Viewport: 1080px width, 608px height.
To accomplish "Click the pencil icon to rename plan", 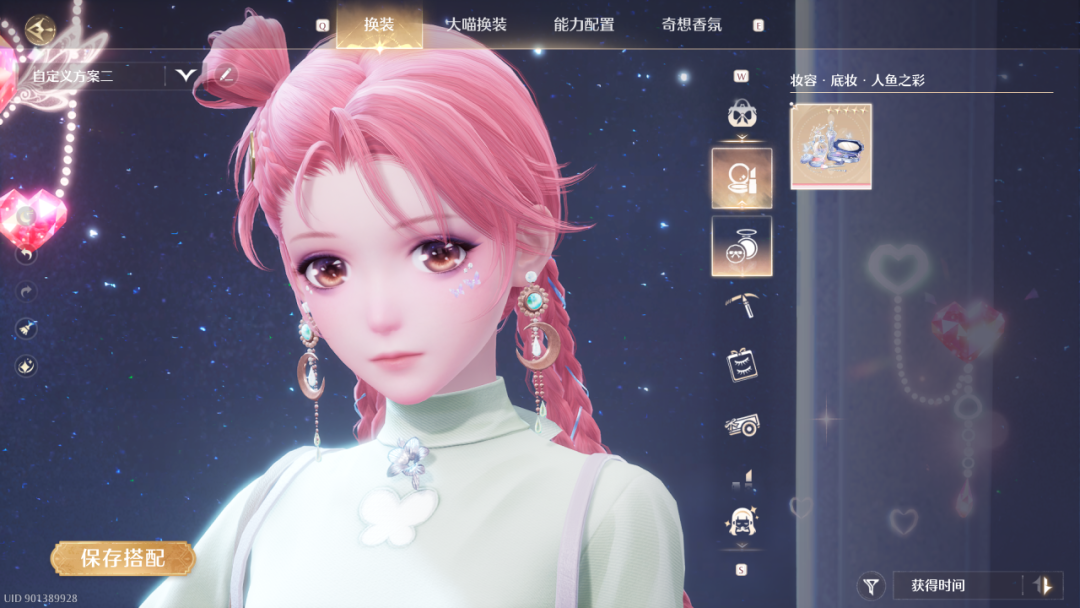I will (x=228, y=75).
